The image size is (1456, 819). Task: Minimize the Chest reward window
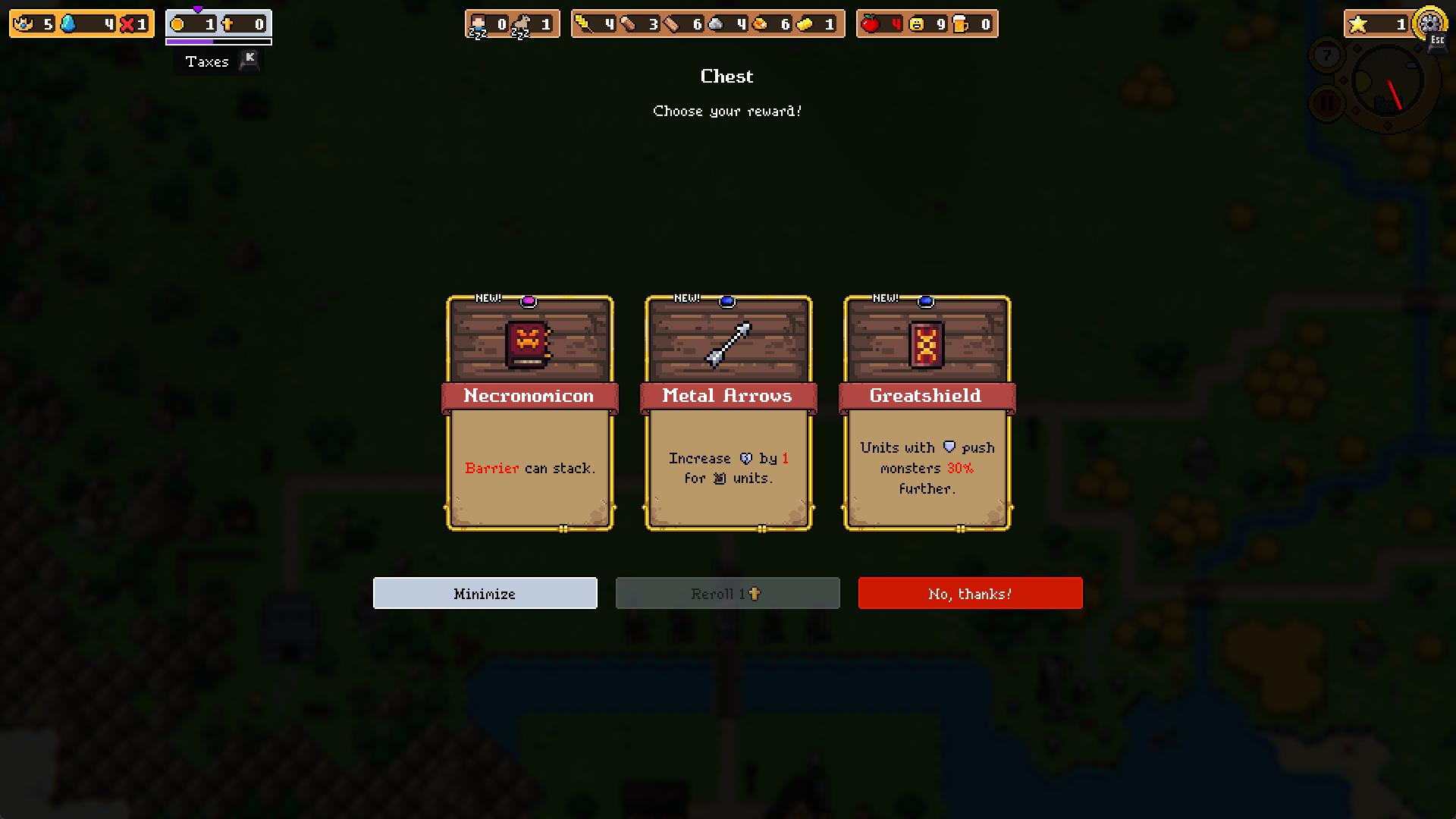tap(485, 593)
